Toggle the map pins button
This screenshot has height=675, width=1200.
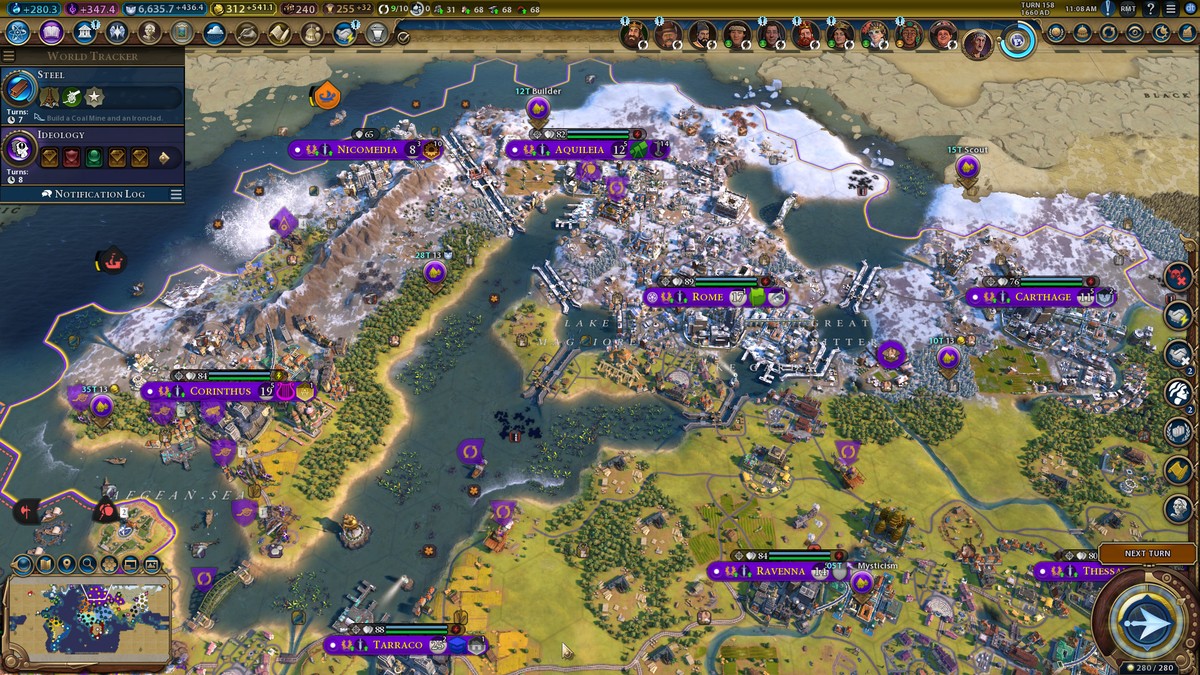pos(66,564)
